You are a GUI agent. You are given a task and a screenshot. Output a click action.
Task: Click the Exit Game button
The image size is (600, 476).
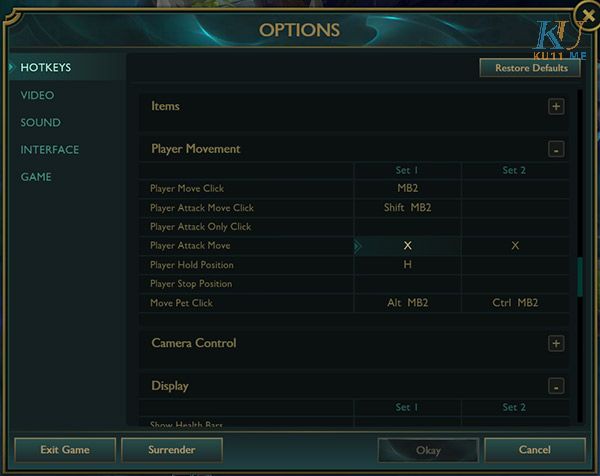click(65, 450)
